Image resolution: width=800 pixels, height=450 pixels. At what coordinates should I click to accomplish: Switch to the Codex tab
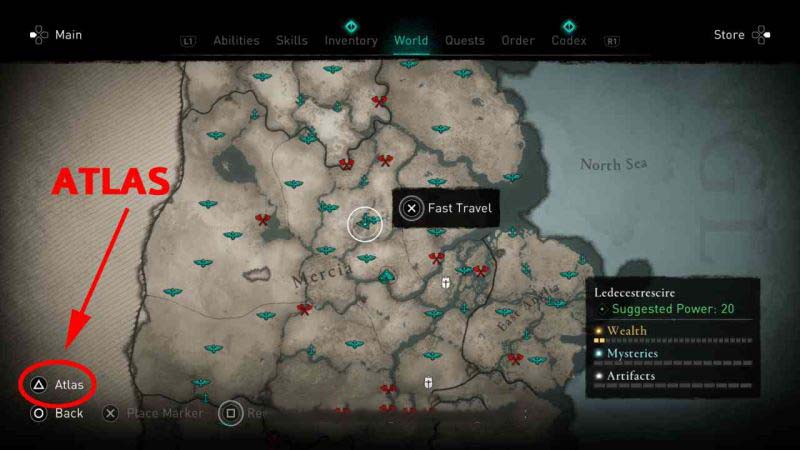coord(569,41)
